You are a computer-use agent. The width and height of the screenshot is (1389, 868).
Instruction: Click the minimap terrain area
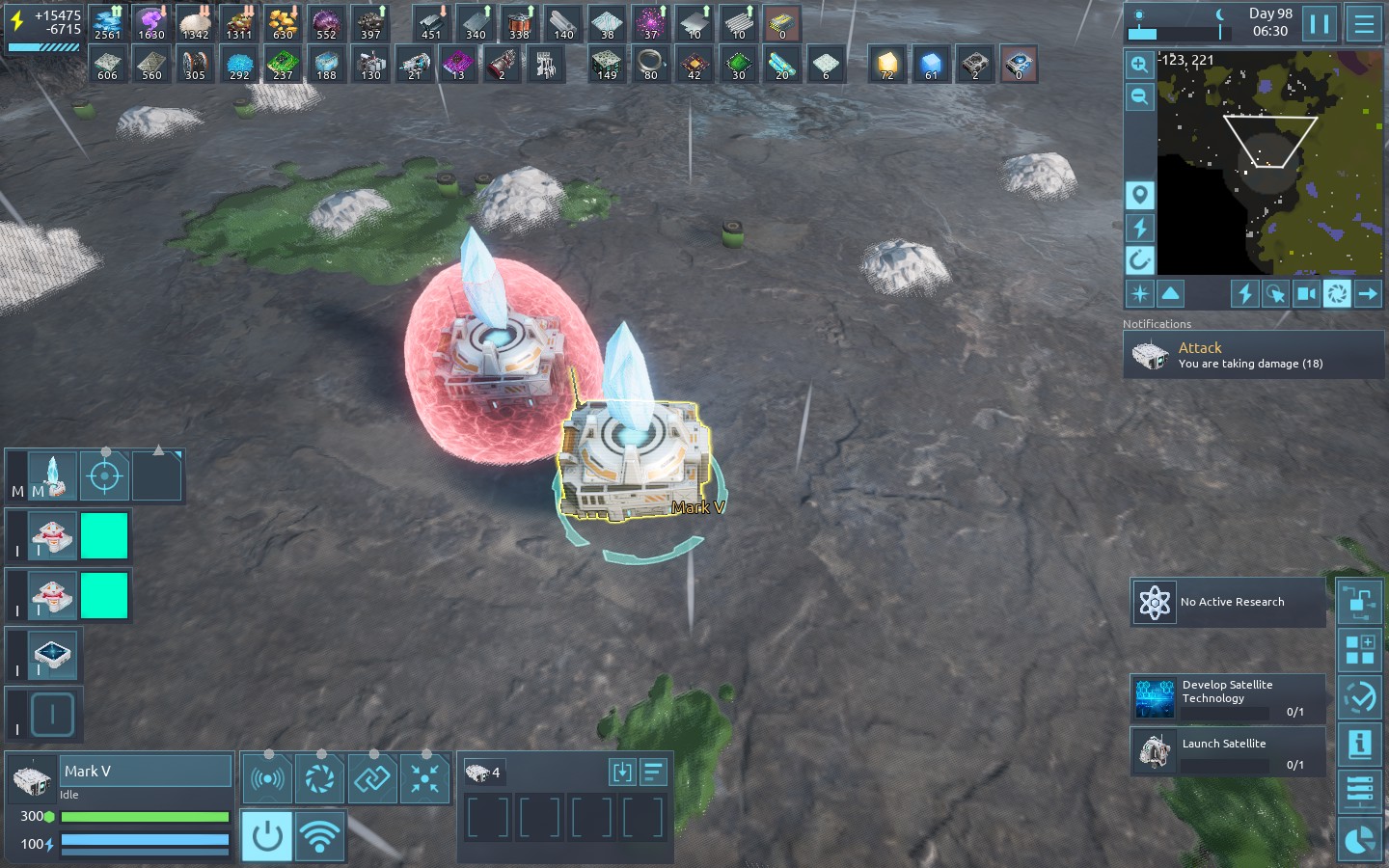click(x=1269, y=164)
